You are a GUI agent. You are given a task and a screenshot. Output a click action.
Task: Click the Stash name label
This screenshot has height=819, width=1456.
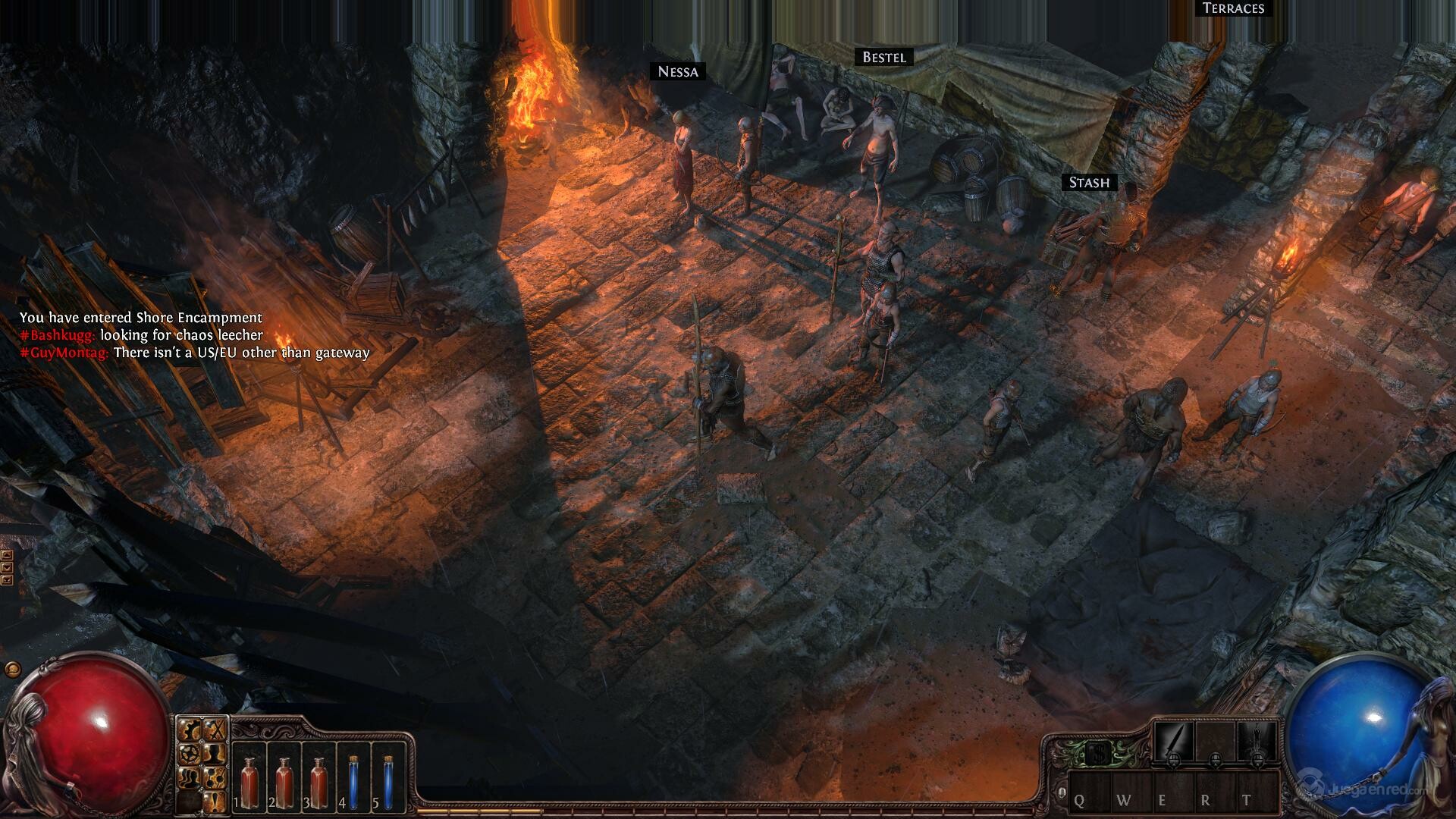point(1089,183)
